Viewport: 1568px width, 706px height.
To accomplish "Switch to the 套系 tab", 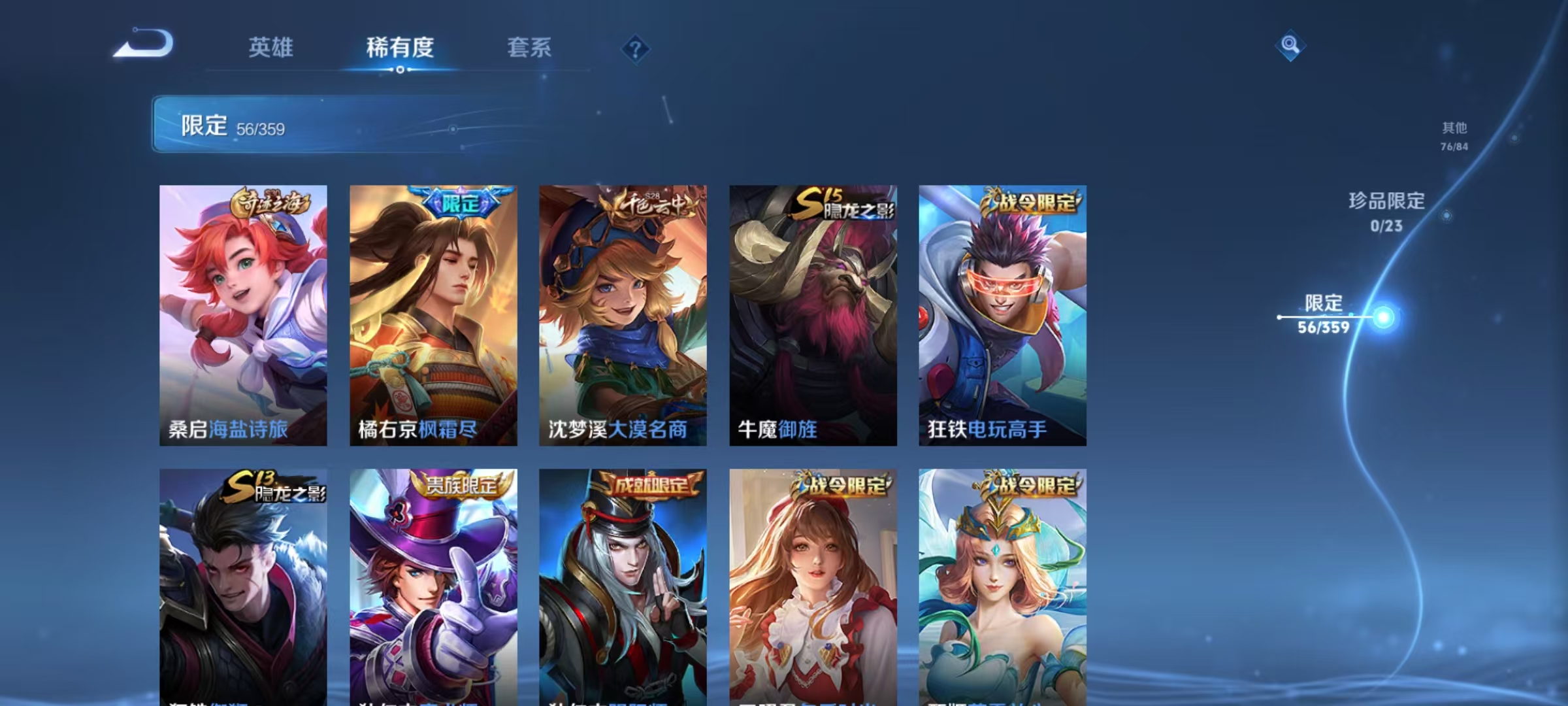I will coord(529,47).
